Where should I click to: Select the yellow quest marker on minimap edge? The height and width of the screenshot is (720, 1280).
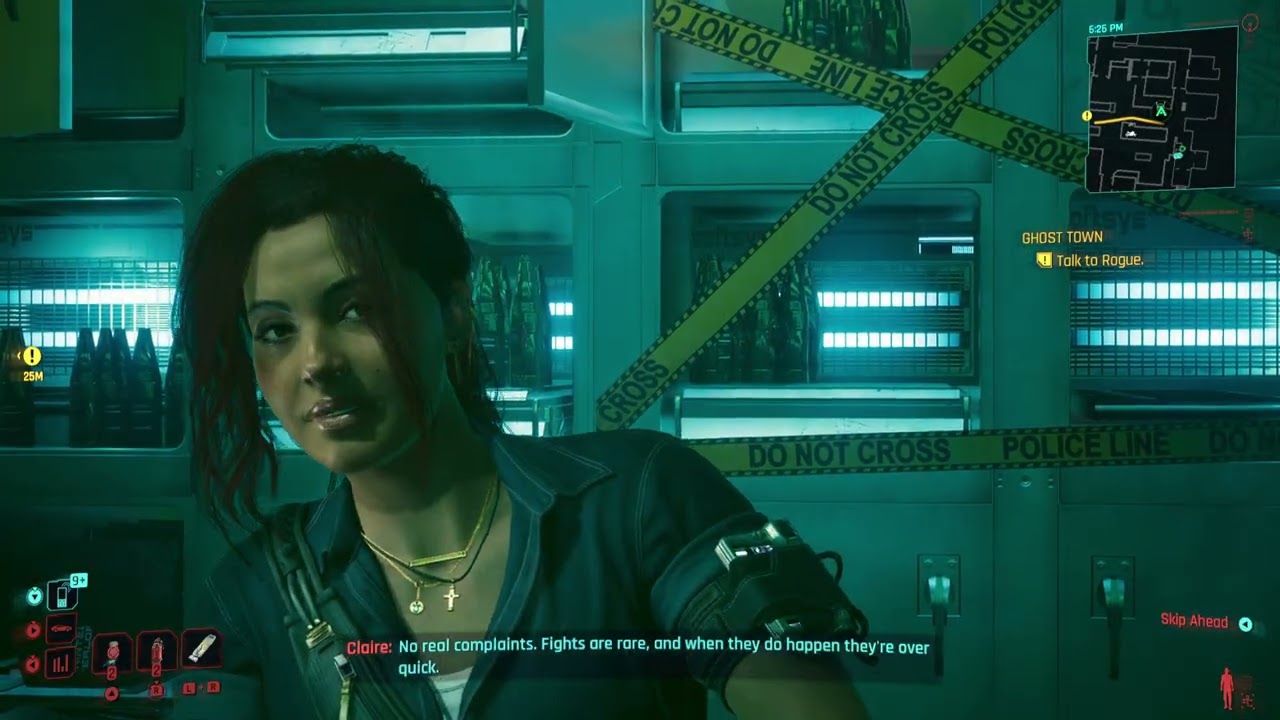pyautogui.click(x=1088, y=116)
